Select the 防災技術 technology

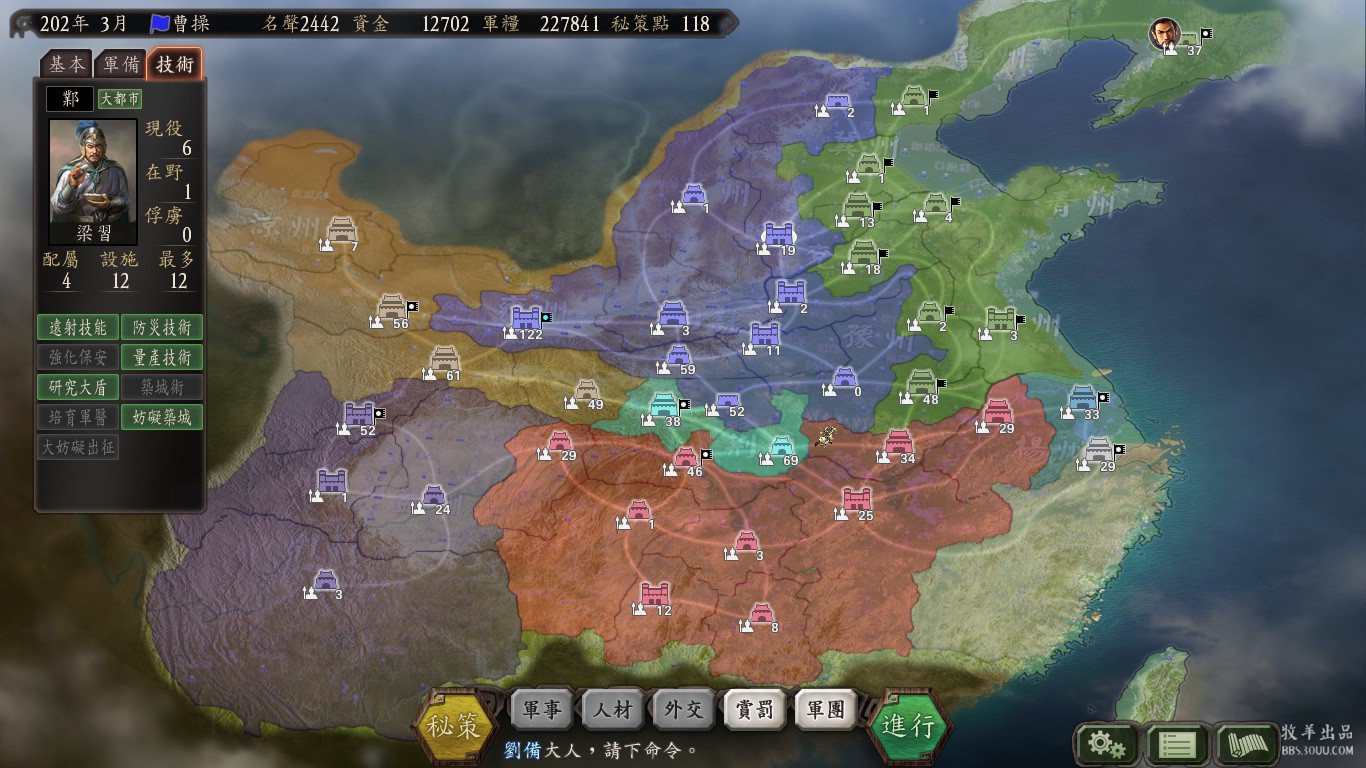coord(162,327)
